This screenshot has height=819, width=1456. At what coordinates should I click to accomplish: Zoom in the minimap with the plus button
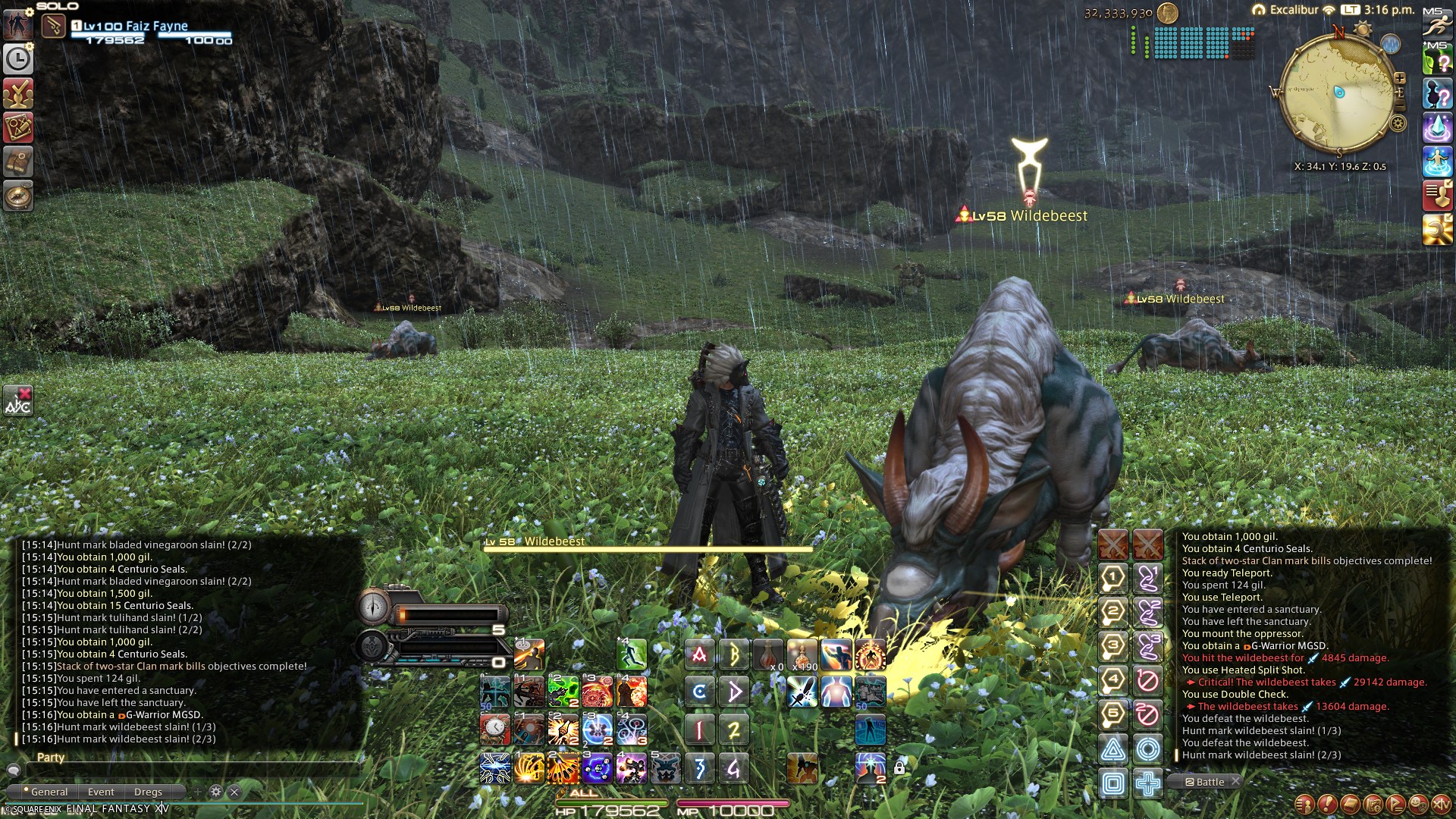coord(1399,78)
